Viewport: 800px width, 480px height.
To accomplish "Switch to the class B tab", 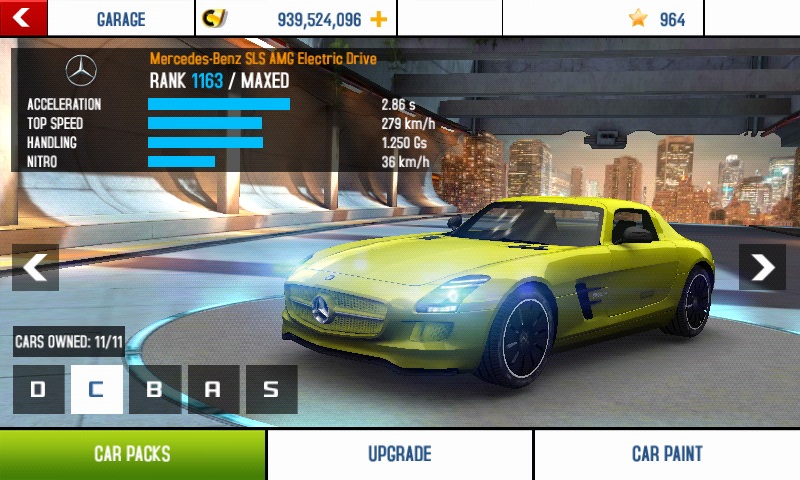I will [x=155, y=389].
